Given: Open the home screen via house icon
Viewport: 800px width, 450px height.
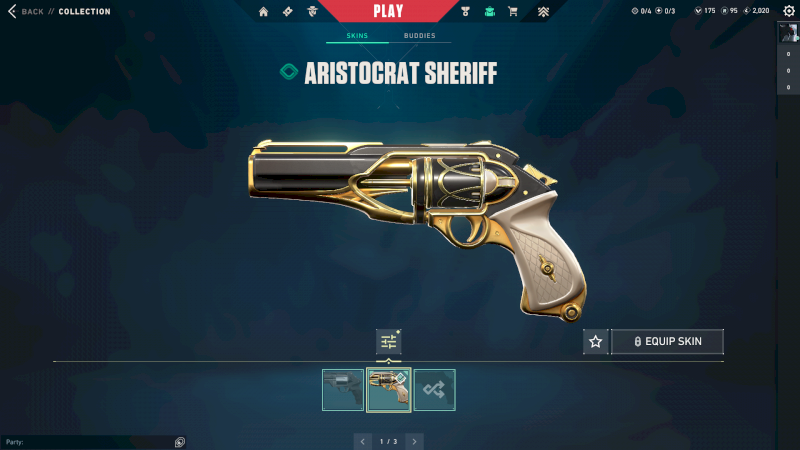Looking at the screenshot, I should [264, 12].
